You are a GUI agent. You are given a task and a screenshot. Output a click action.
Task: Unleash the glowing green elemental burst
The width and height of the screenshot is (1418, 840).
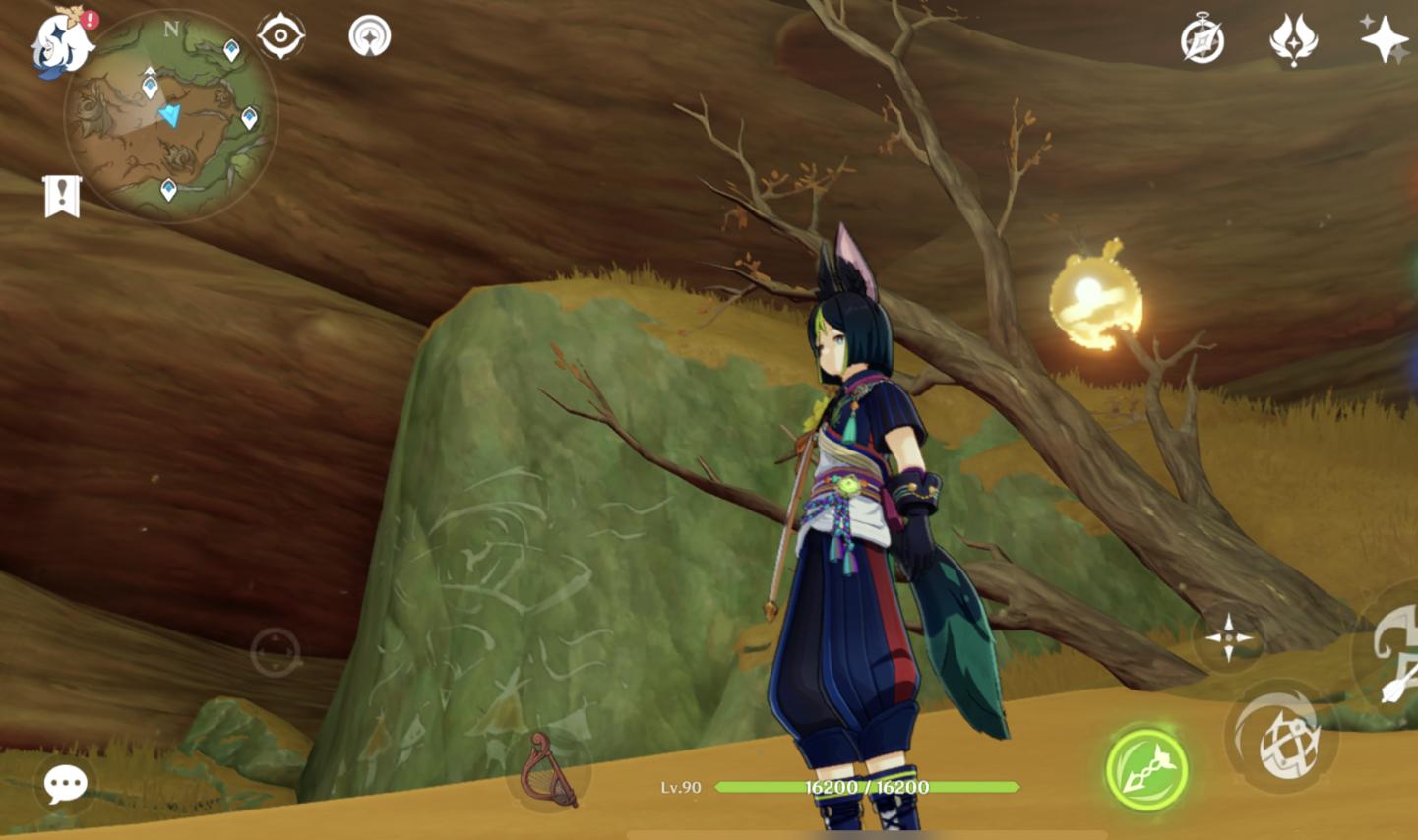click(x=1146, y=769)
